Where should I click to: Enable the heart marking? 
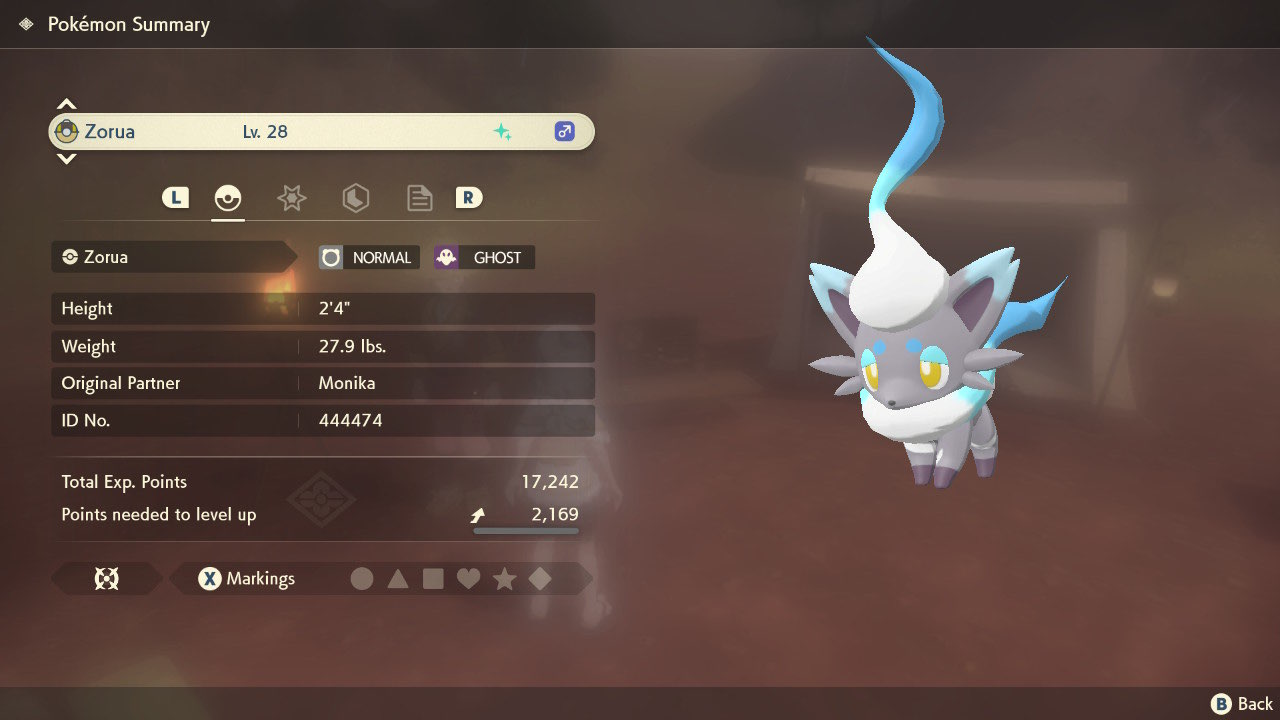pos(469,578)
